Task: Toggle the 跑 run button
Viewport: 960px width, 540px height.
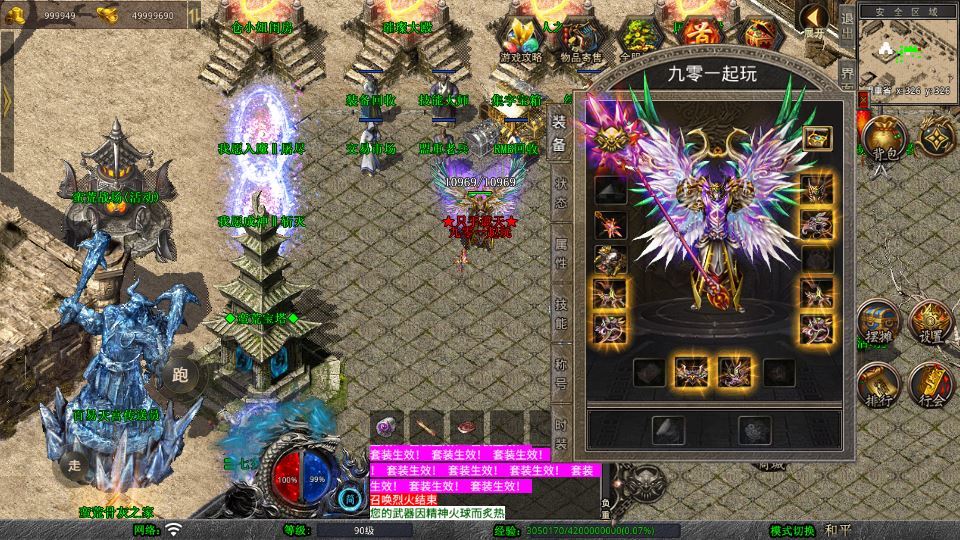Action: pyautogui.click(x=180, y=375)
